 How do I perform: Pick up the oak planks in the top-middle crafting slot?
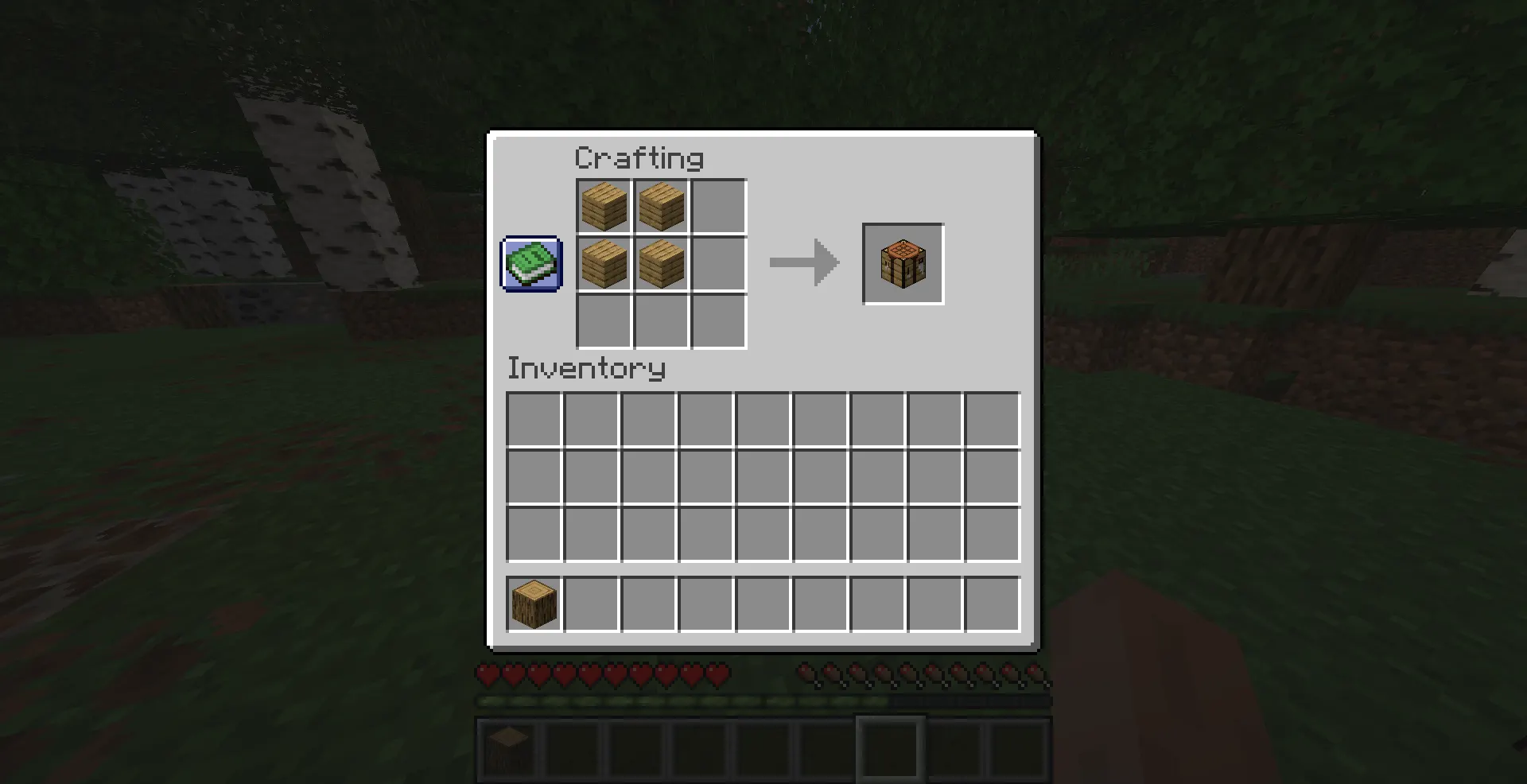(x=661, y=206)
